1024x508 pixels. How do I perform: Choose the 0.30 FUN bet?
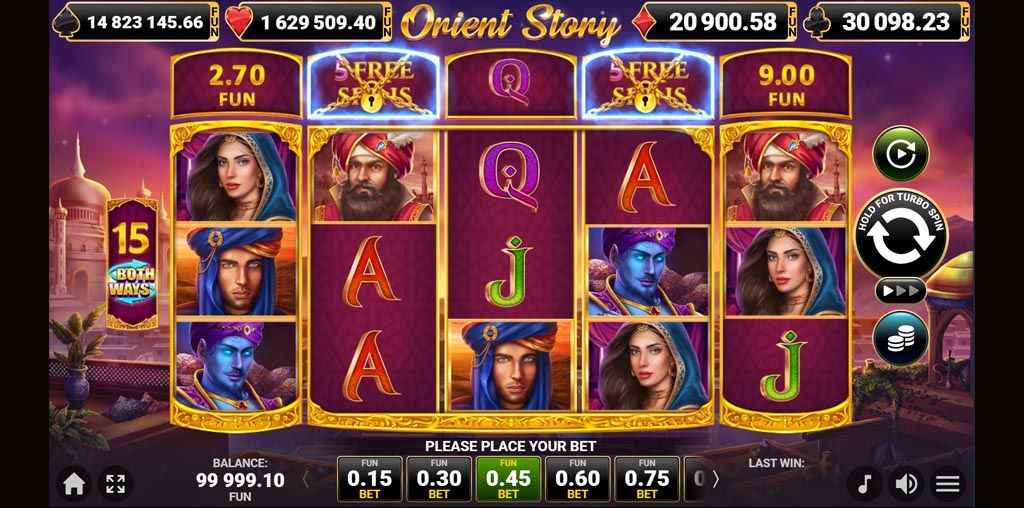439,479
